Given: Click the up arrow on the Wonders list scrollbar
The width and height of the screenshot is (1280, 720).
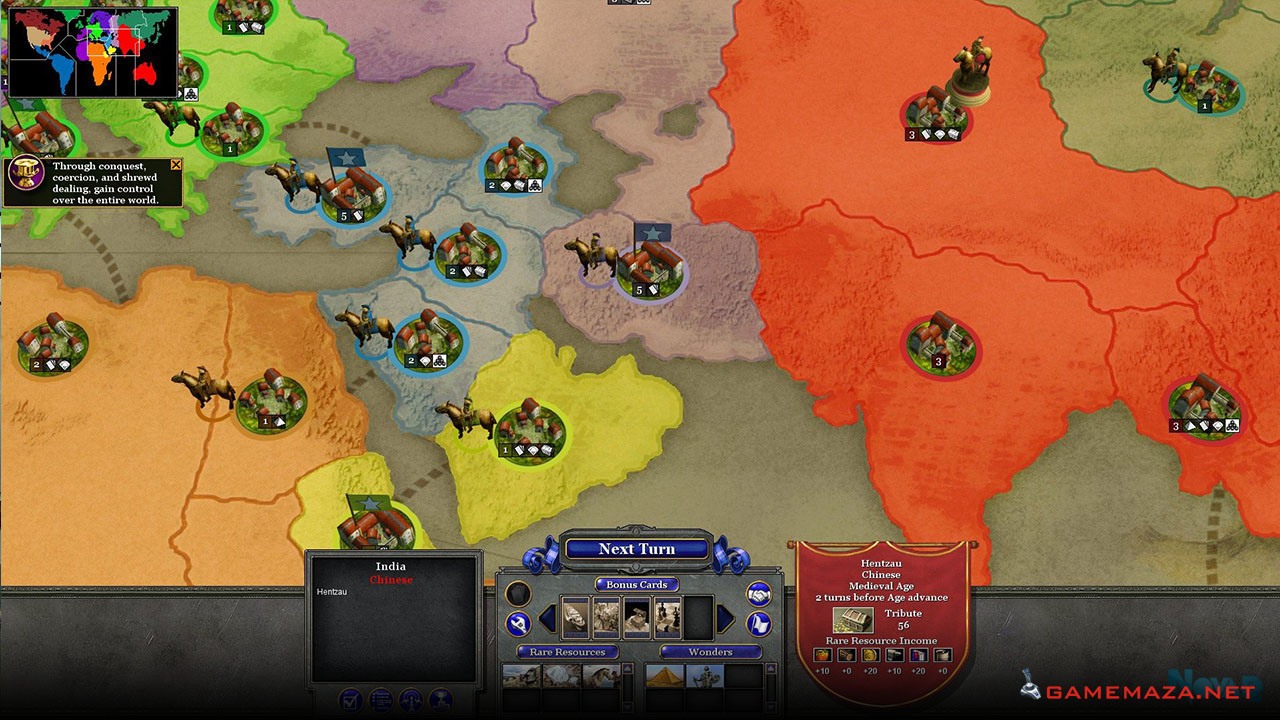Looking at the screenshot, I should coord(770,666).
